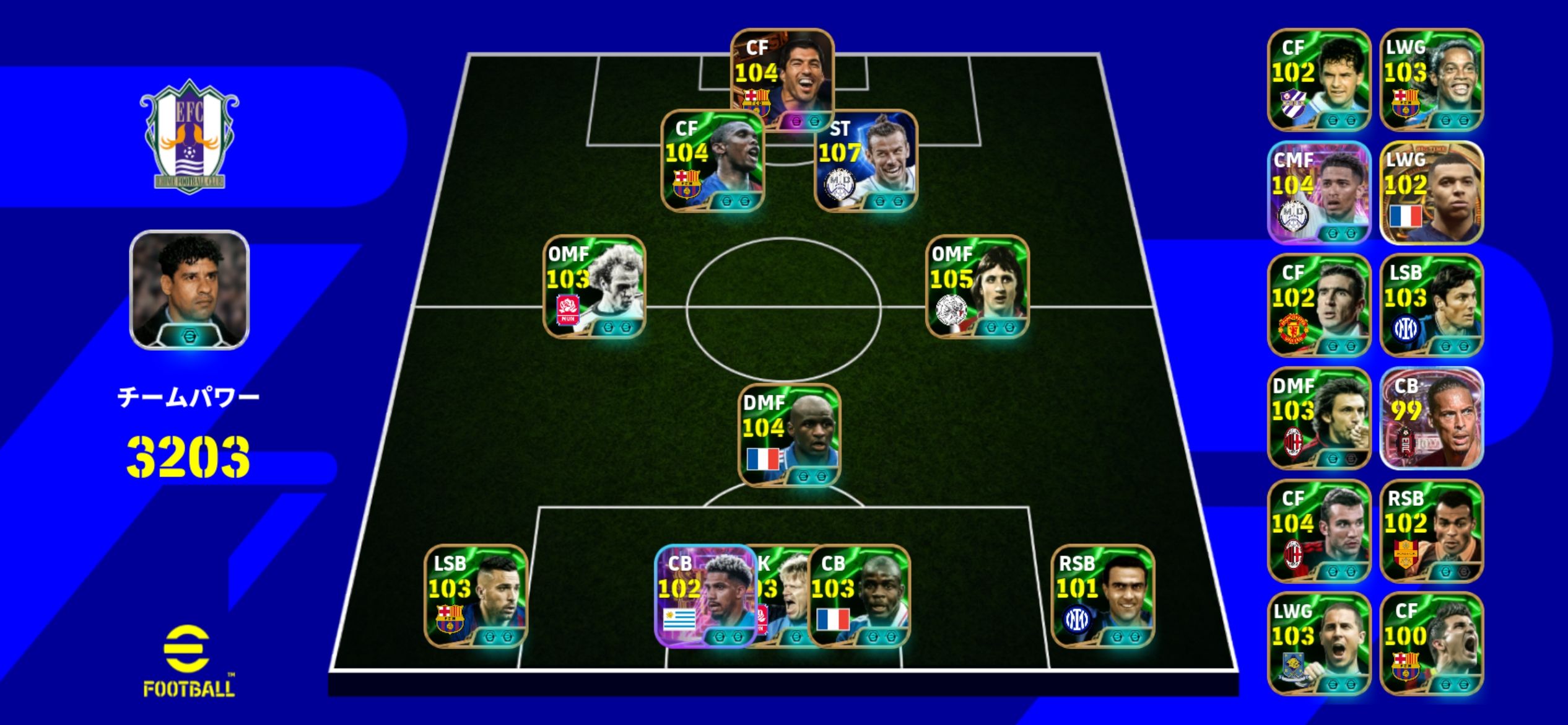Image resolution: width=1568 pixels, height=725 pixels.
Task: Choose the LWG 102 substitute with French flag
Action: point(1432,193)
